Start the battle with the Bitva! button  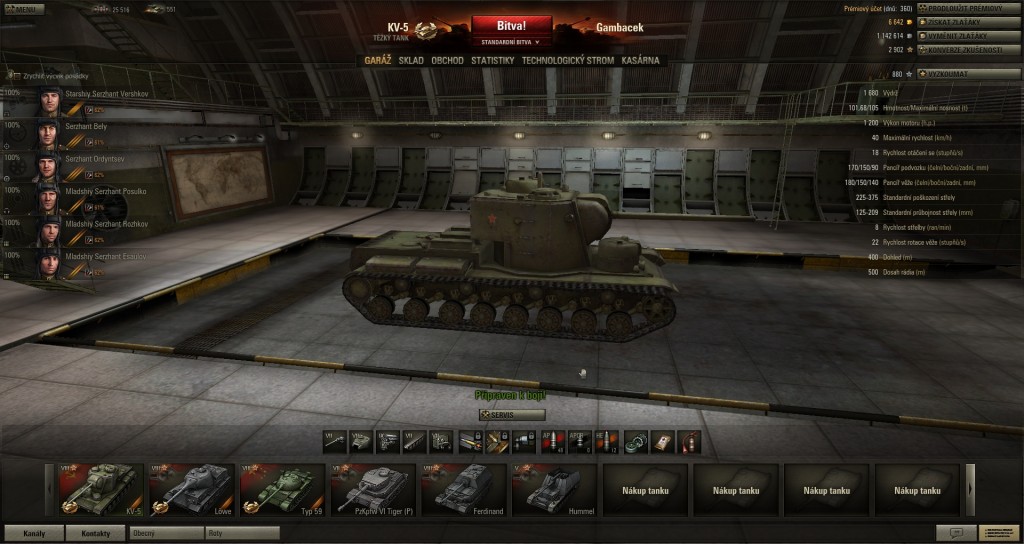click(510, 24)
